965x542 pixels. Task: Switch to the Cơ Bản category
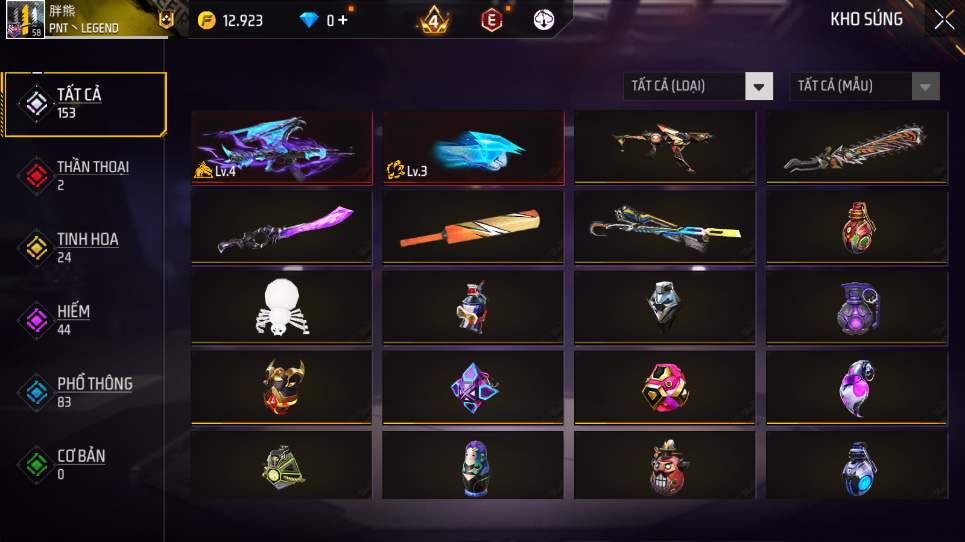pyautogui.click(x=84, y=463)
